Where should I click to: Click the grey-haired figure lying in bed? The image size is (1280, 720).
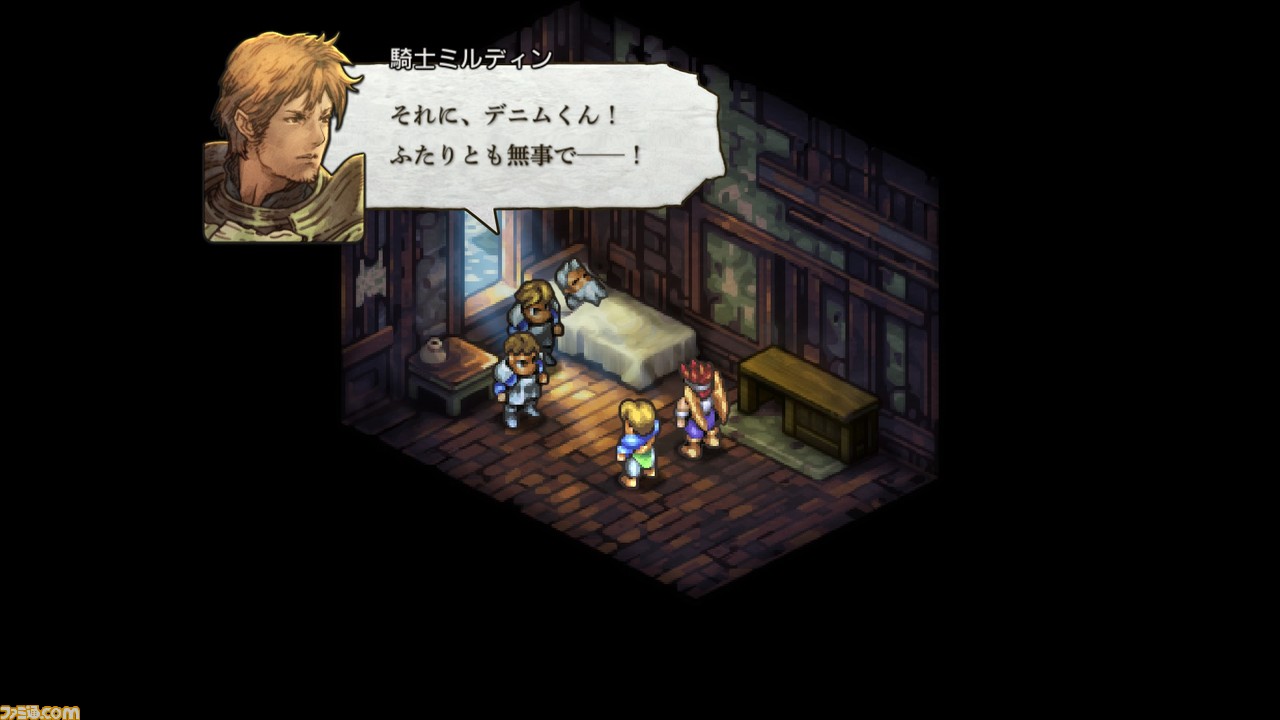coord(575,280)
